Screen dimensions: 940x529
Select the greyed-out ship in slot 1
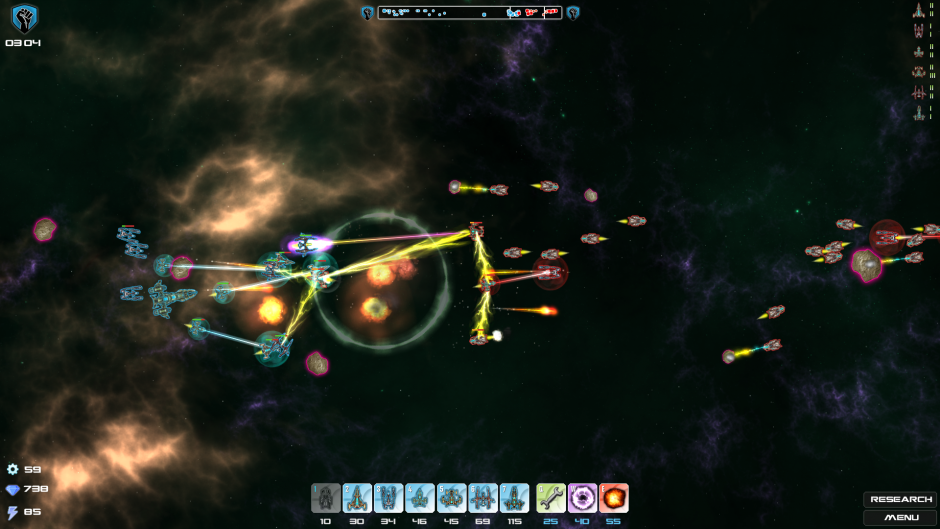(x=325, y=498)
